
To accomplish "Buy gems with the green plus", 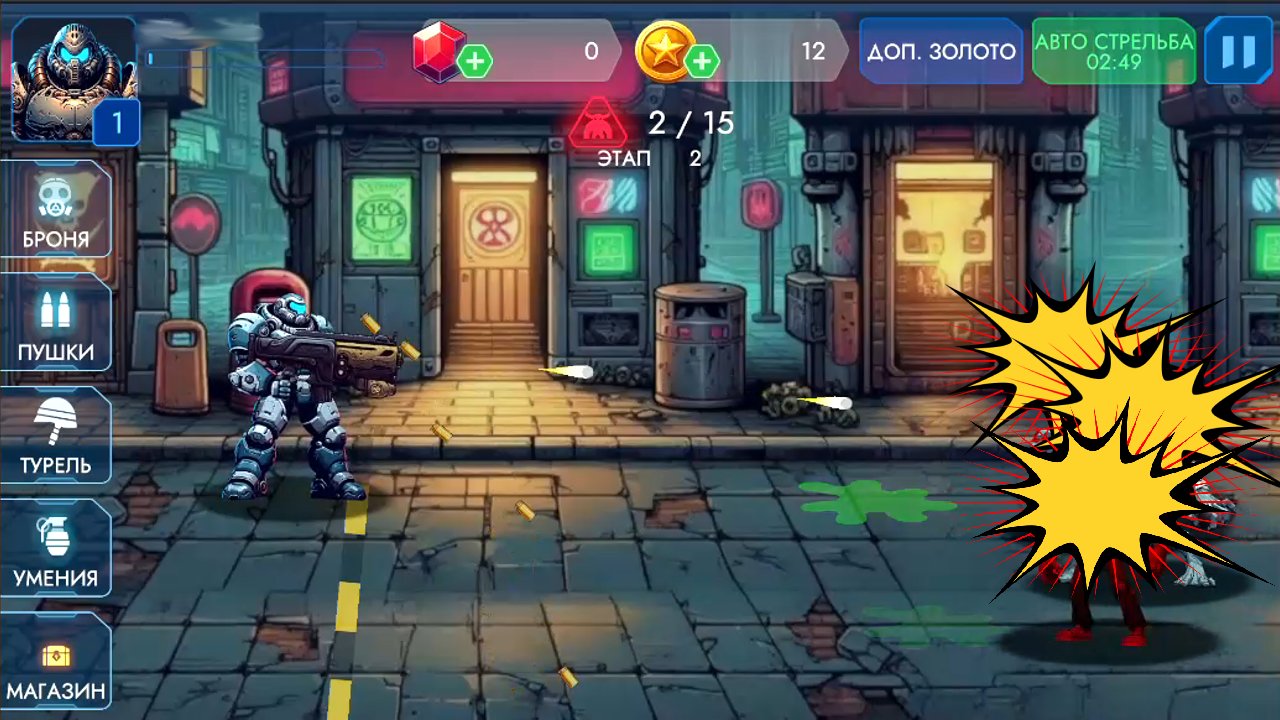I will click(x=474, y=62).
